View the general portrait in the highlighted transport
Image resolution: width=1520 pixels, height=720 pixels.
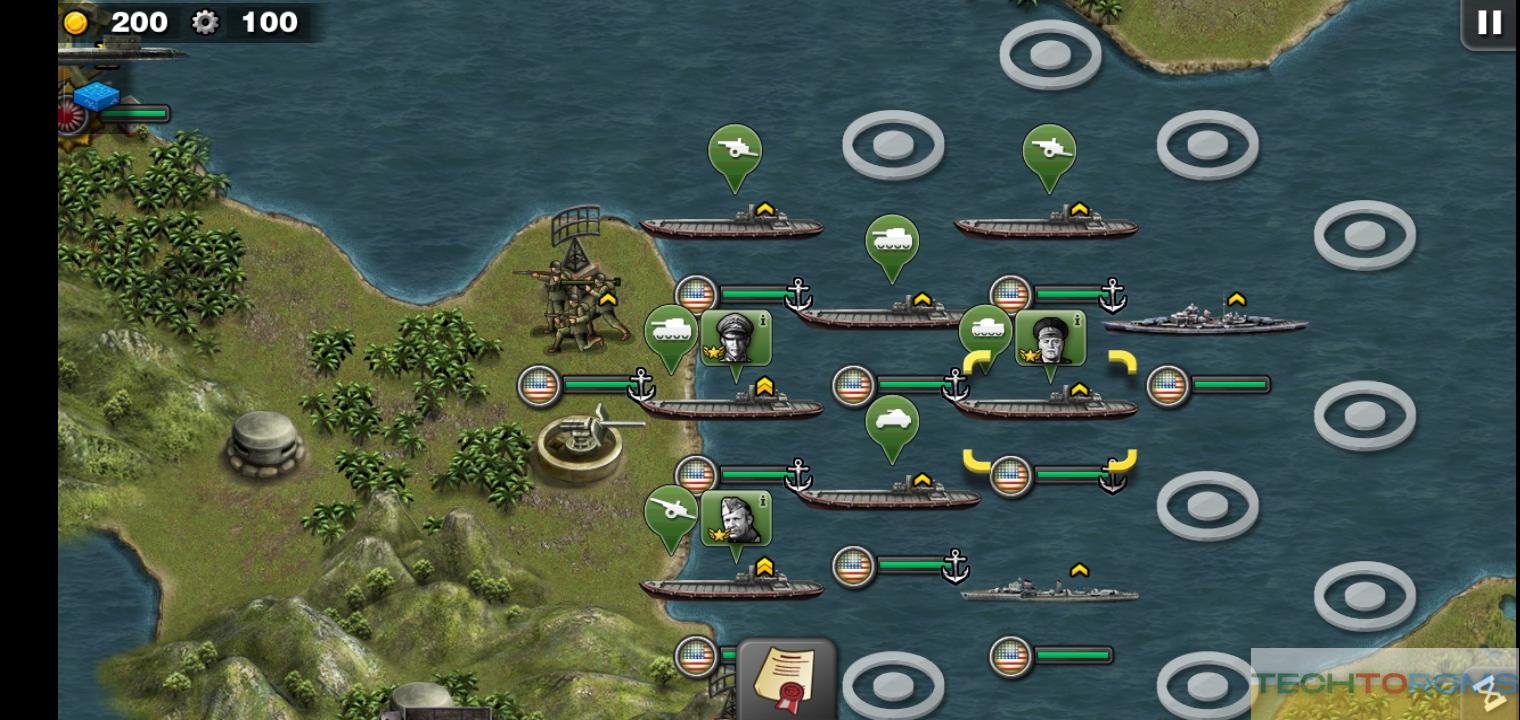(1050, 337)
